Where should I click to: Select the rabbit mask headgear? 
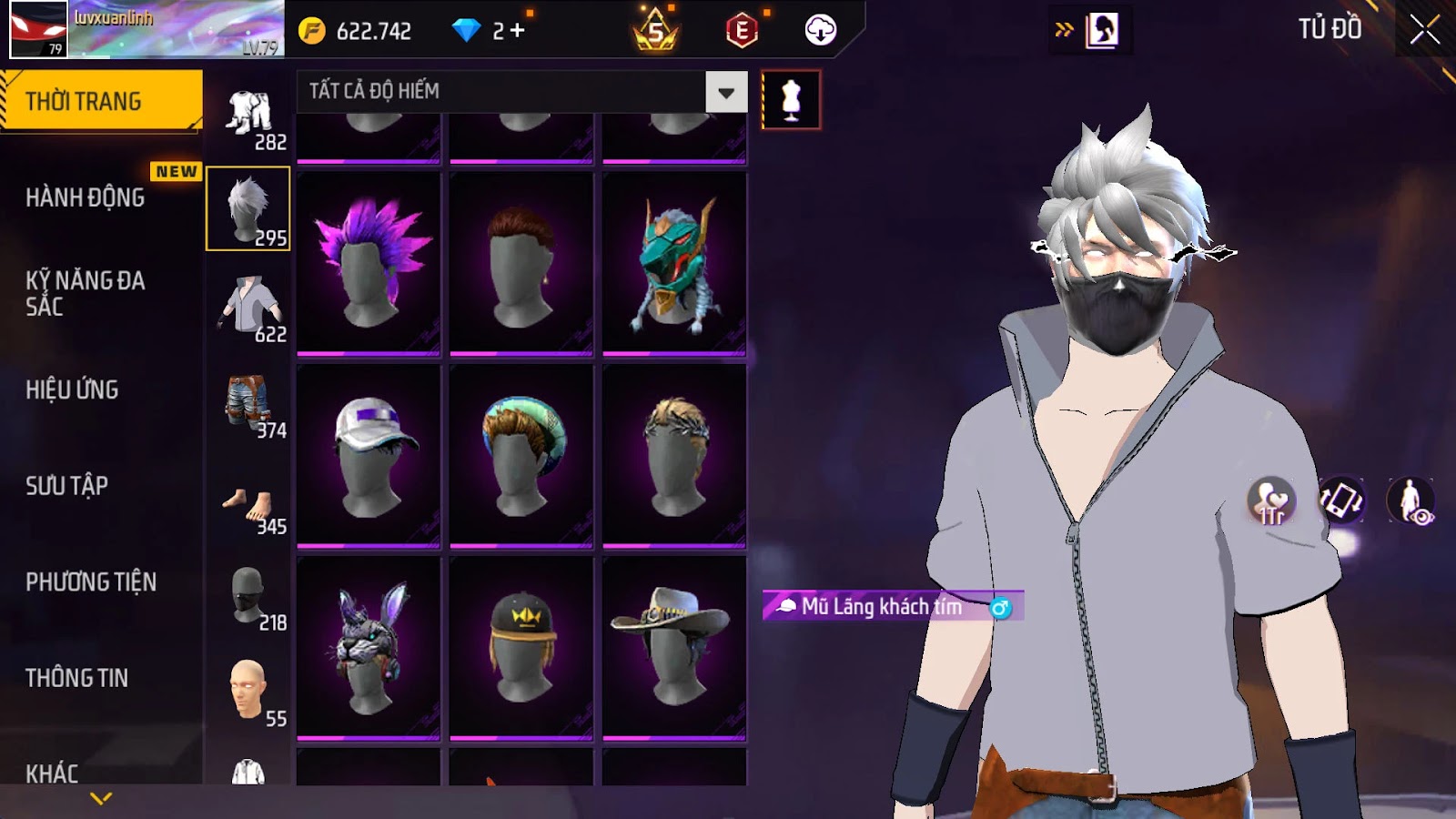369,648
